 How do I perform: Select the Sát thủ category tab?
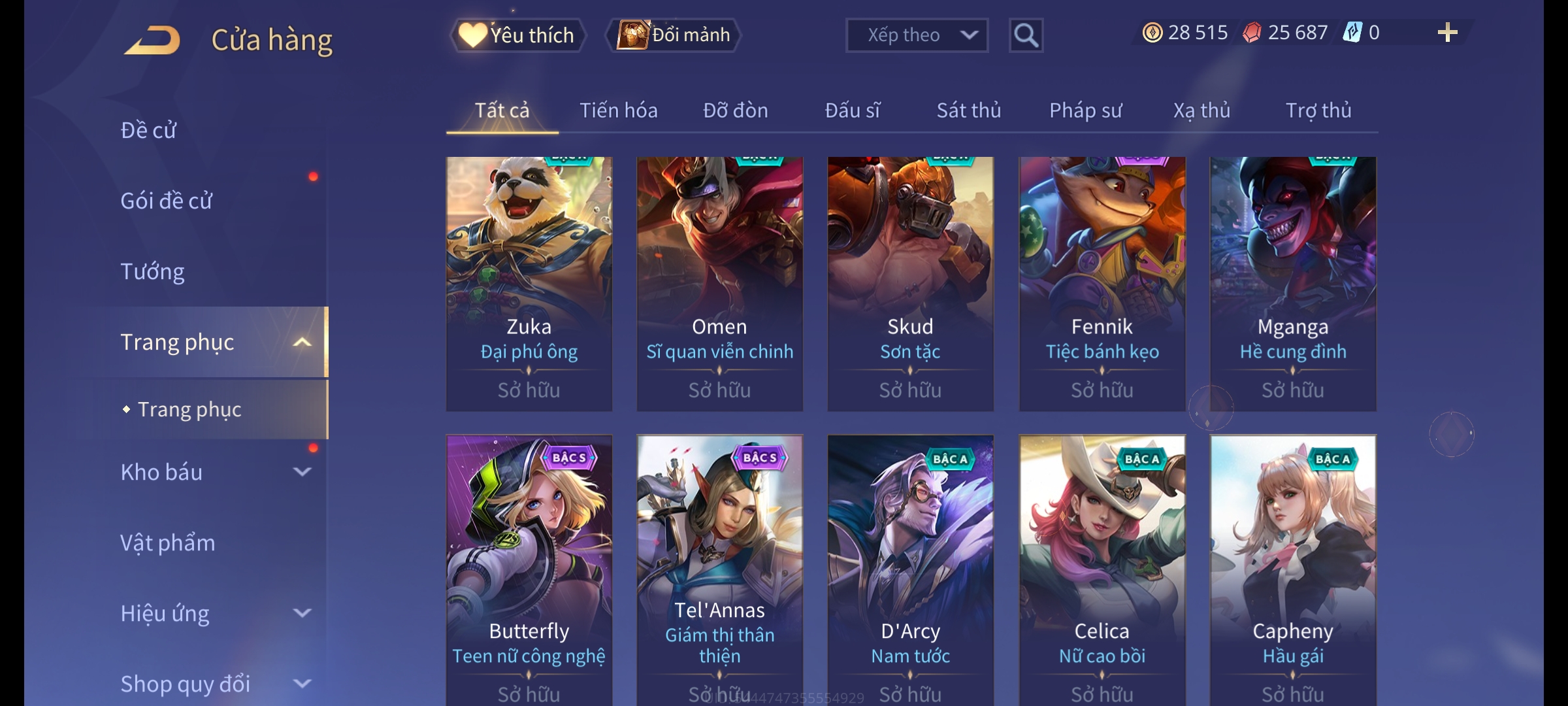tap(968, 110)
